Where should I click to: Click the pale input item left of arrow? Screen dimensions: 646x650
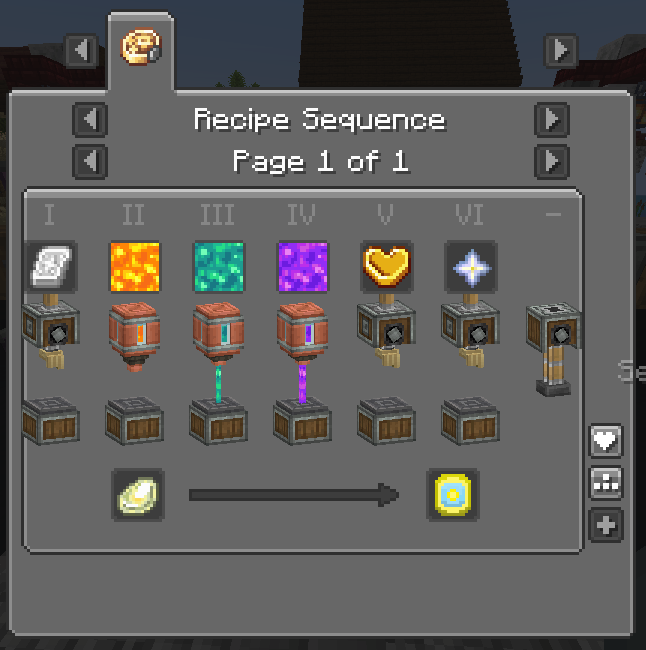(138, 494)
